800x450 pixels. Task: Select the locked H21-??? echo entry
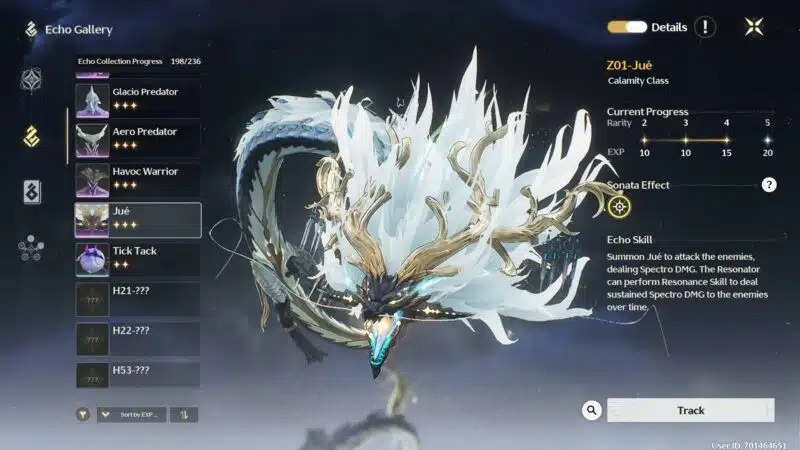coord(137,299)
